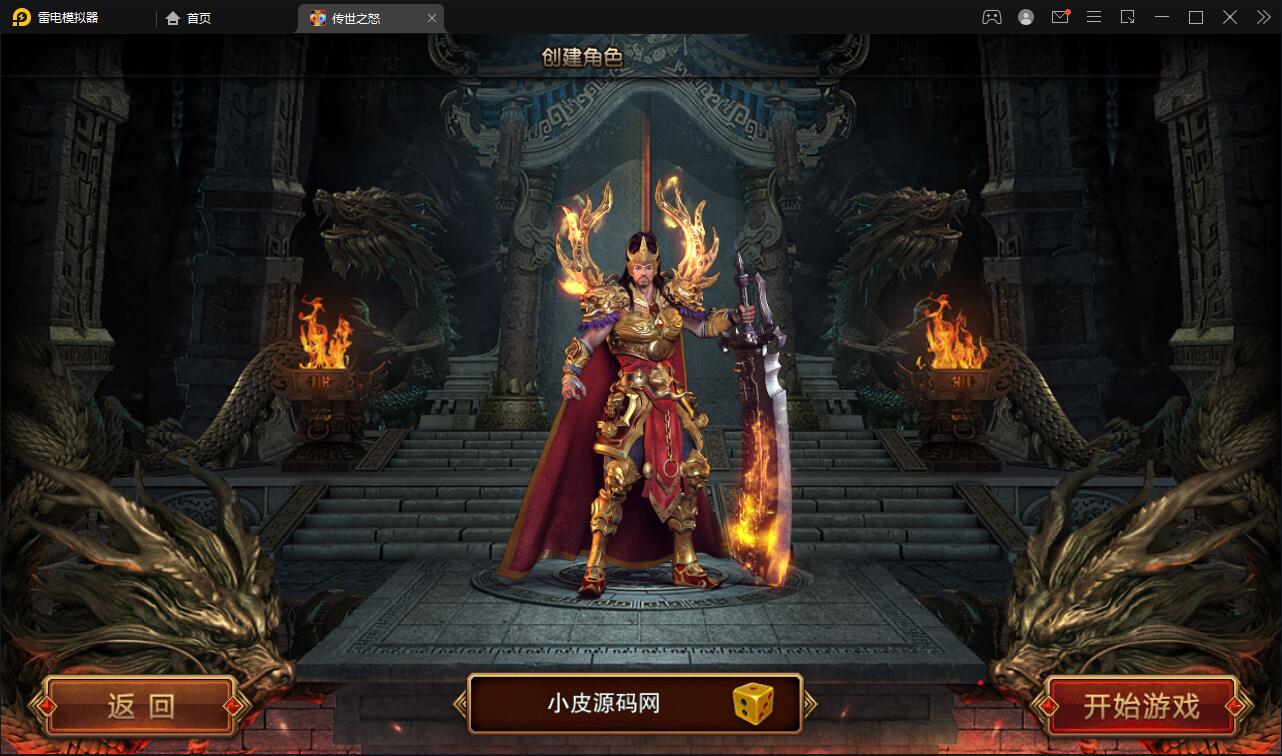Open the user account profile icon

(1025, 17)
